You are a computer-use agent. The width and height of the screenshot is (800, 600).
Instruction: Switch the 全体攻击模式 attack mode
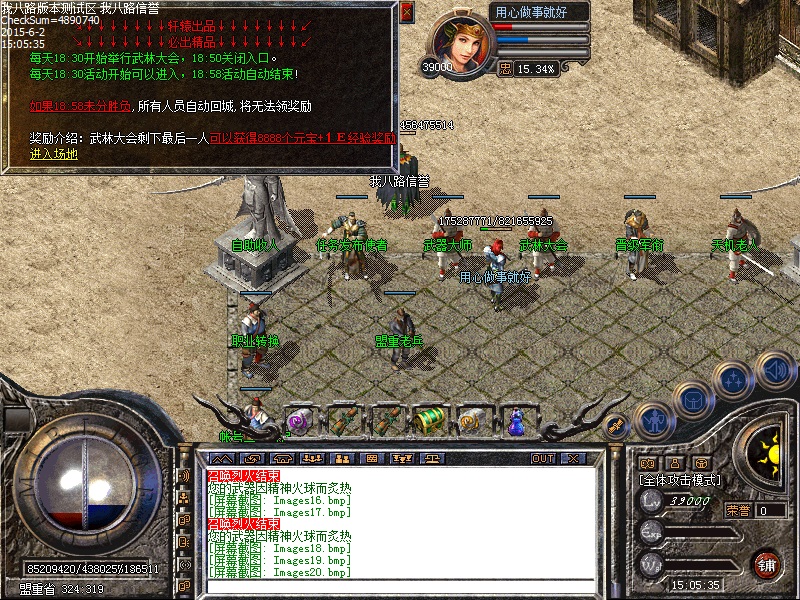(x=680, y=480)
